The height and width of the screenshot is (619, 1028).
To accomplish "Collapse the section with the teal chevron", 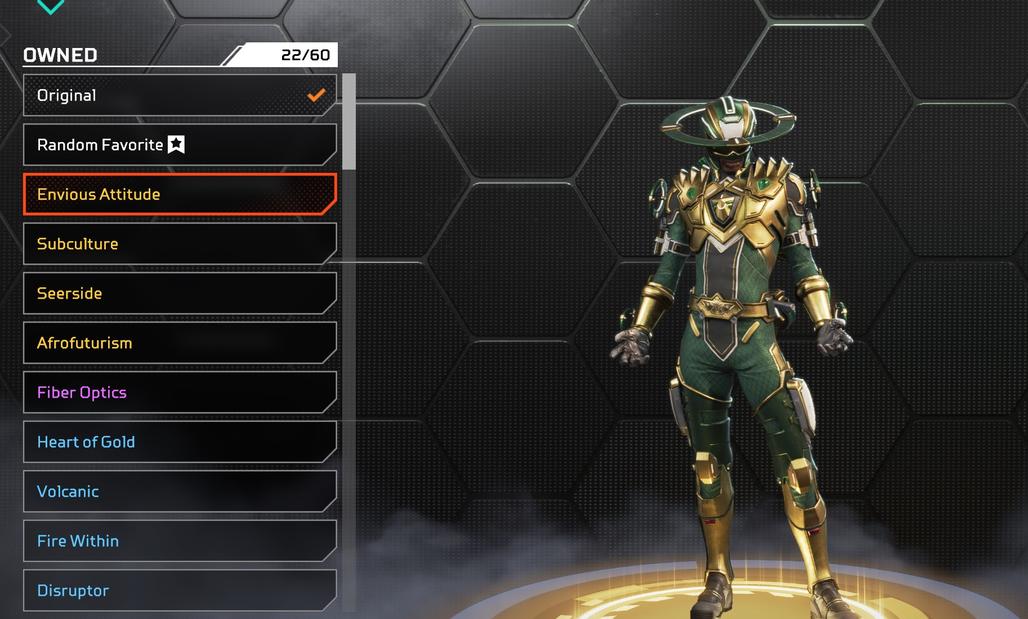I will tap(50, 7).
